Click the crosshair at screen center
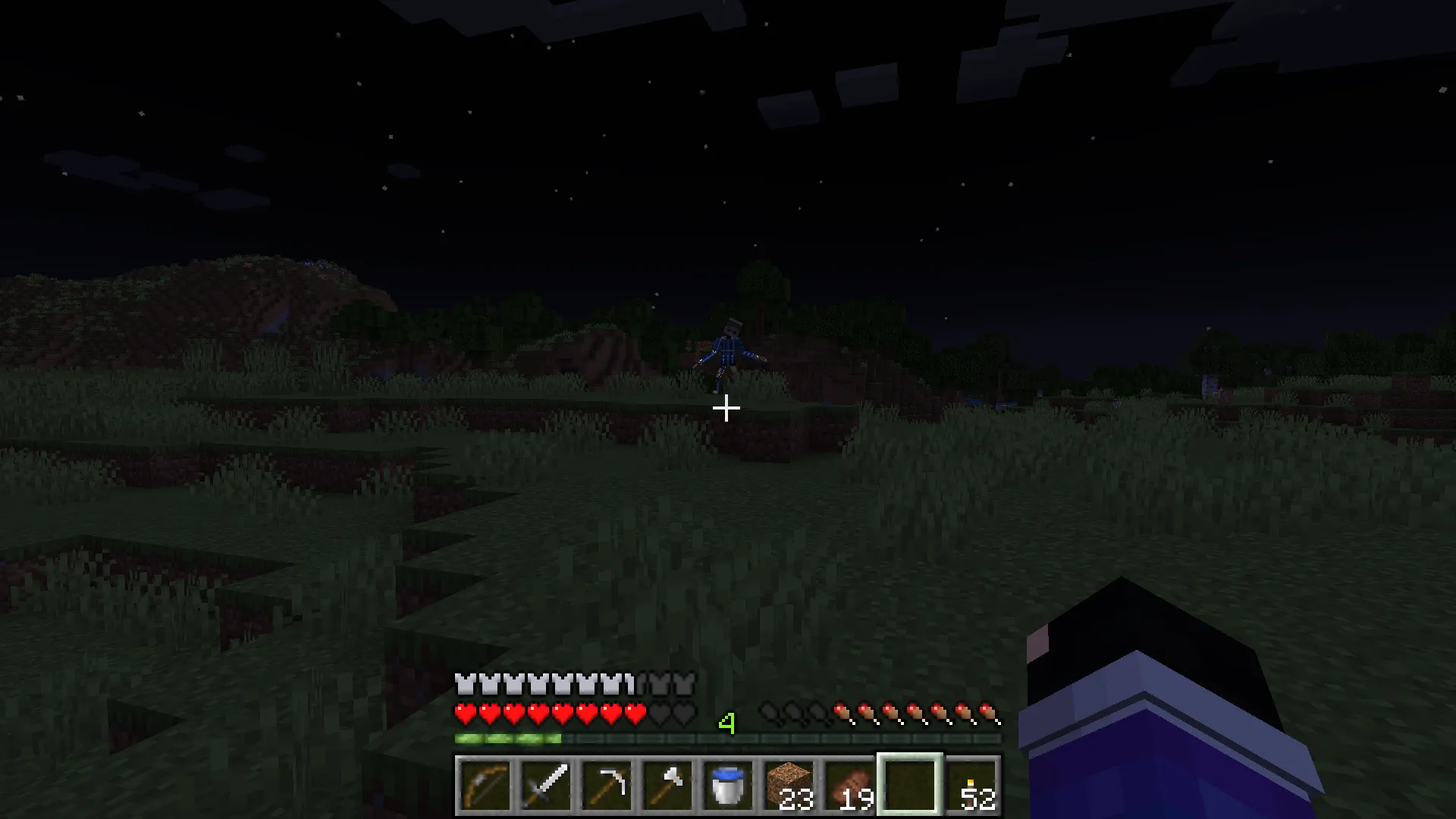 coord(726,409)
